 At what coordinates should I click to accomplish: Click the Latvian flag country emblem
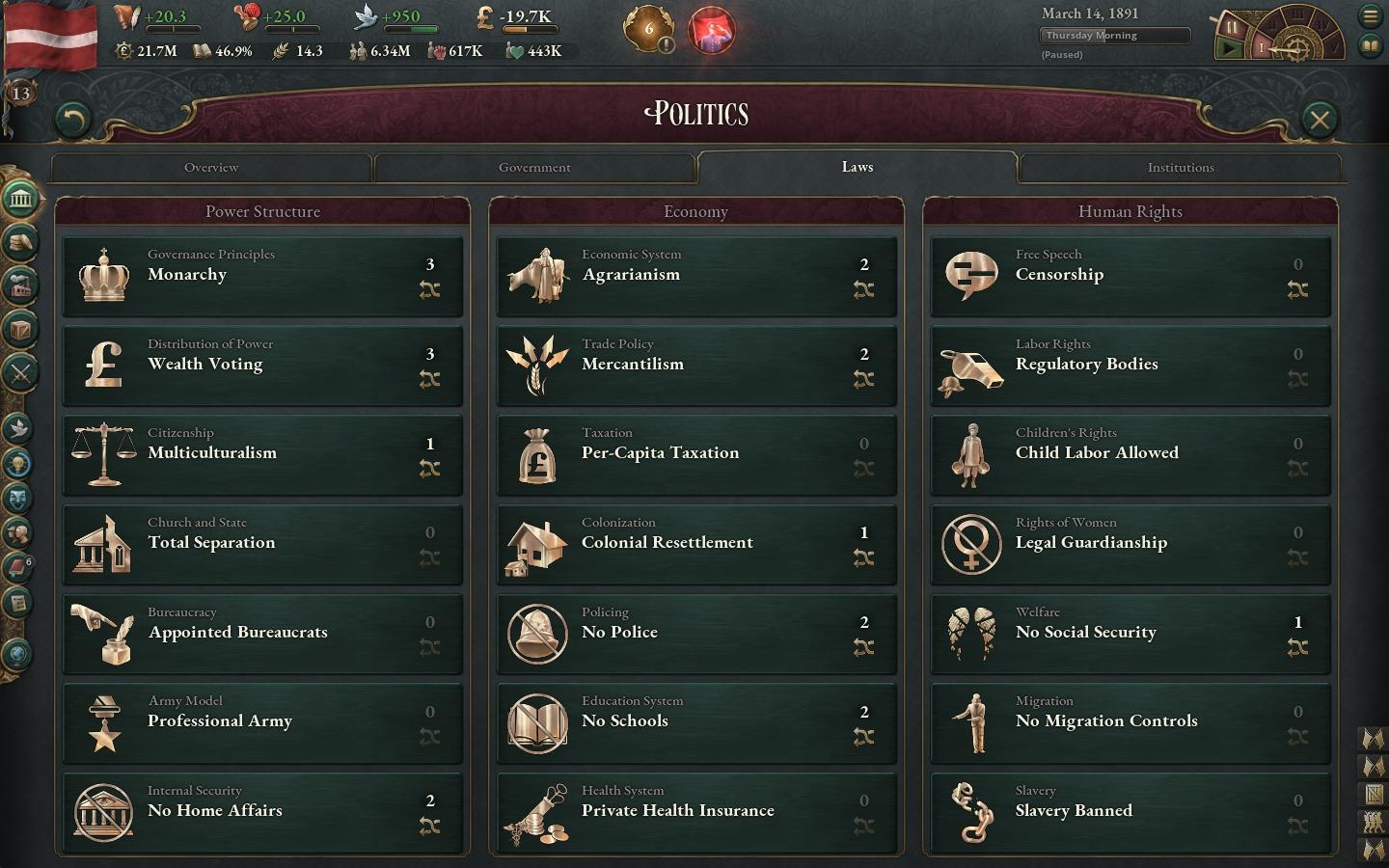coord(50,35)
